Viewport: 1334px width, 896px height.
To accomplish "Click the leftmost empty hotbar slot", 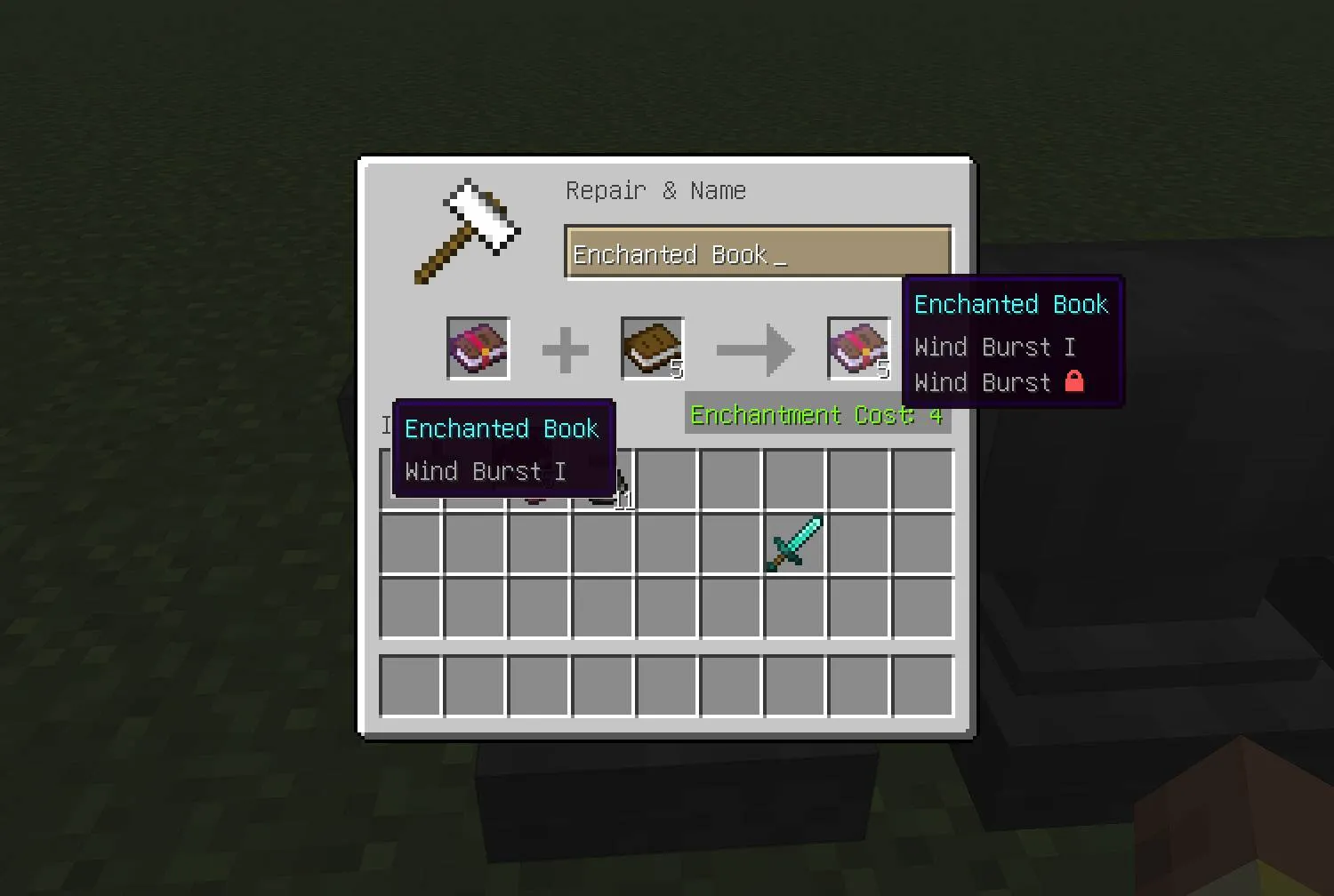I will 411,685.
